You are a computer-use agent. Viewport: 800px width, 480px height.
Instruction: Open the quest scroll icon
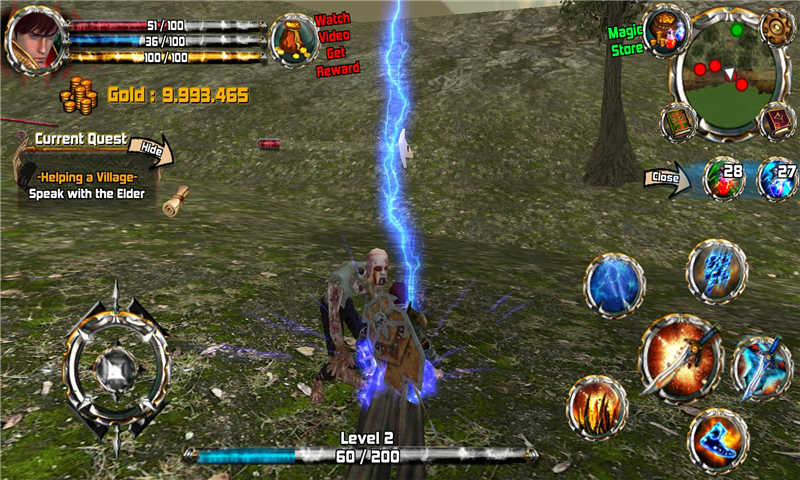177,197
